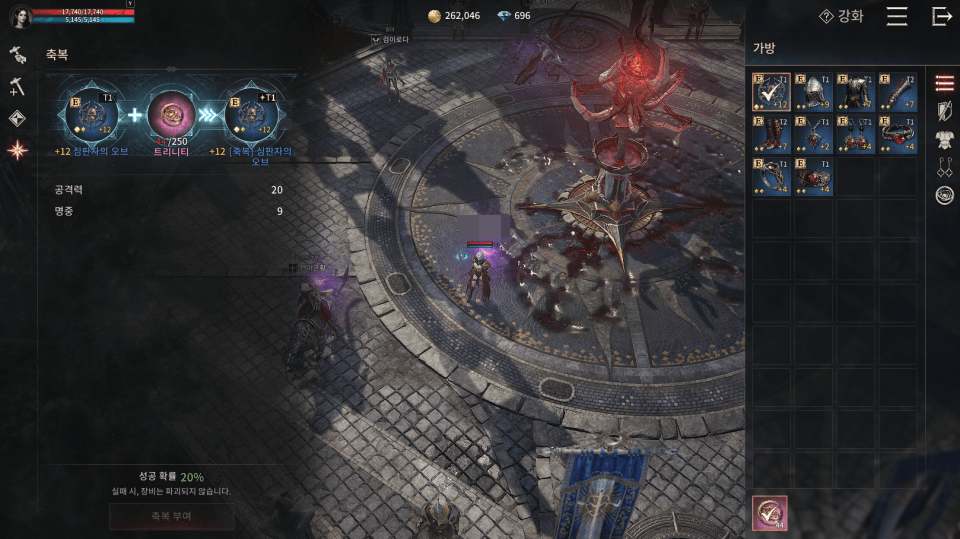Select the +7 gauntlet in the bag
960x539 pixels.
click(897, 92)
